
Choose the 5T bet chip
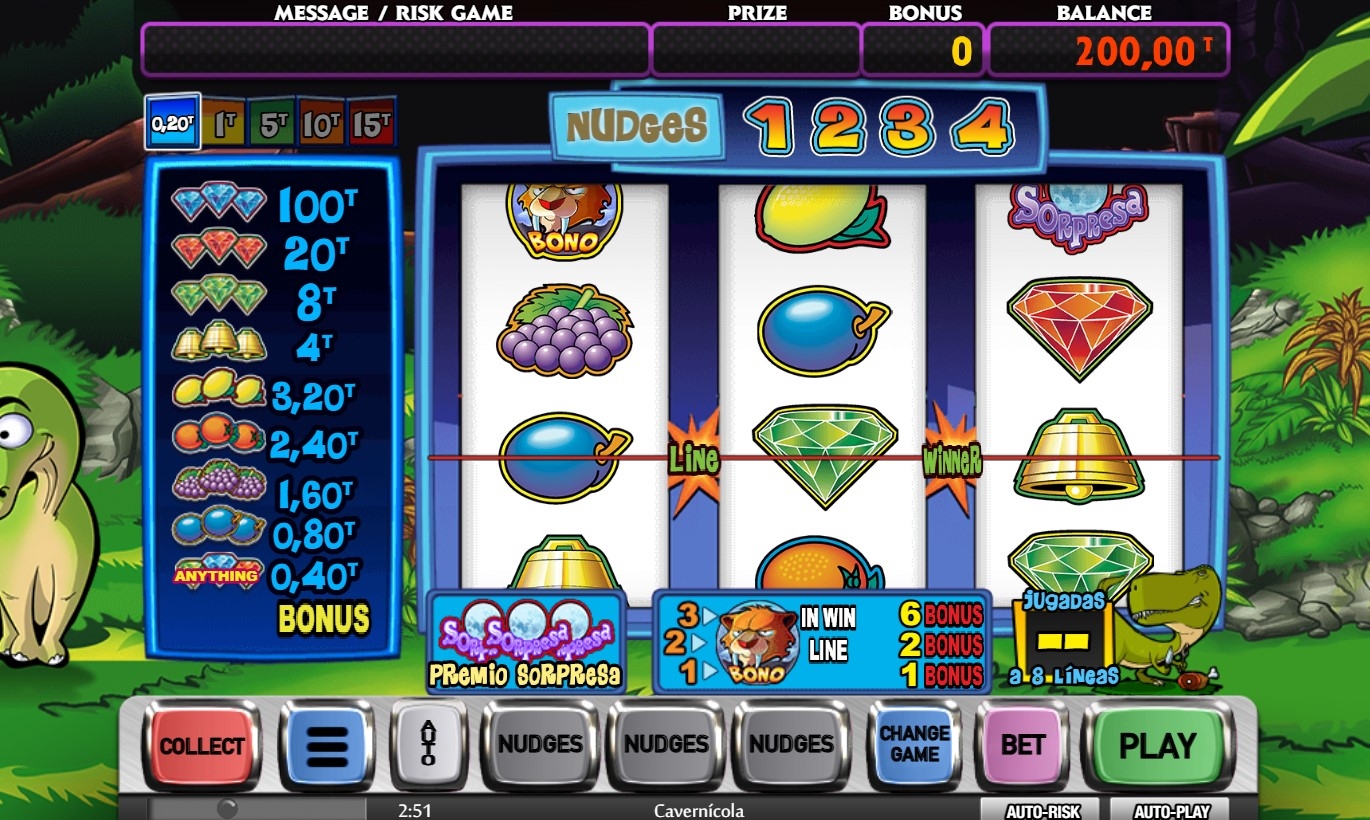(x=272, y=123)
